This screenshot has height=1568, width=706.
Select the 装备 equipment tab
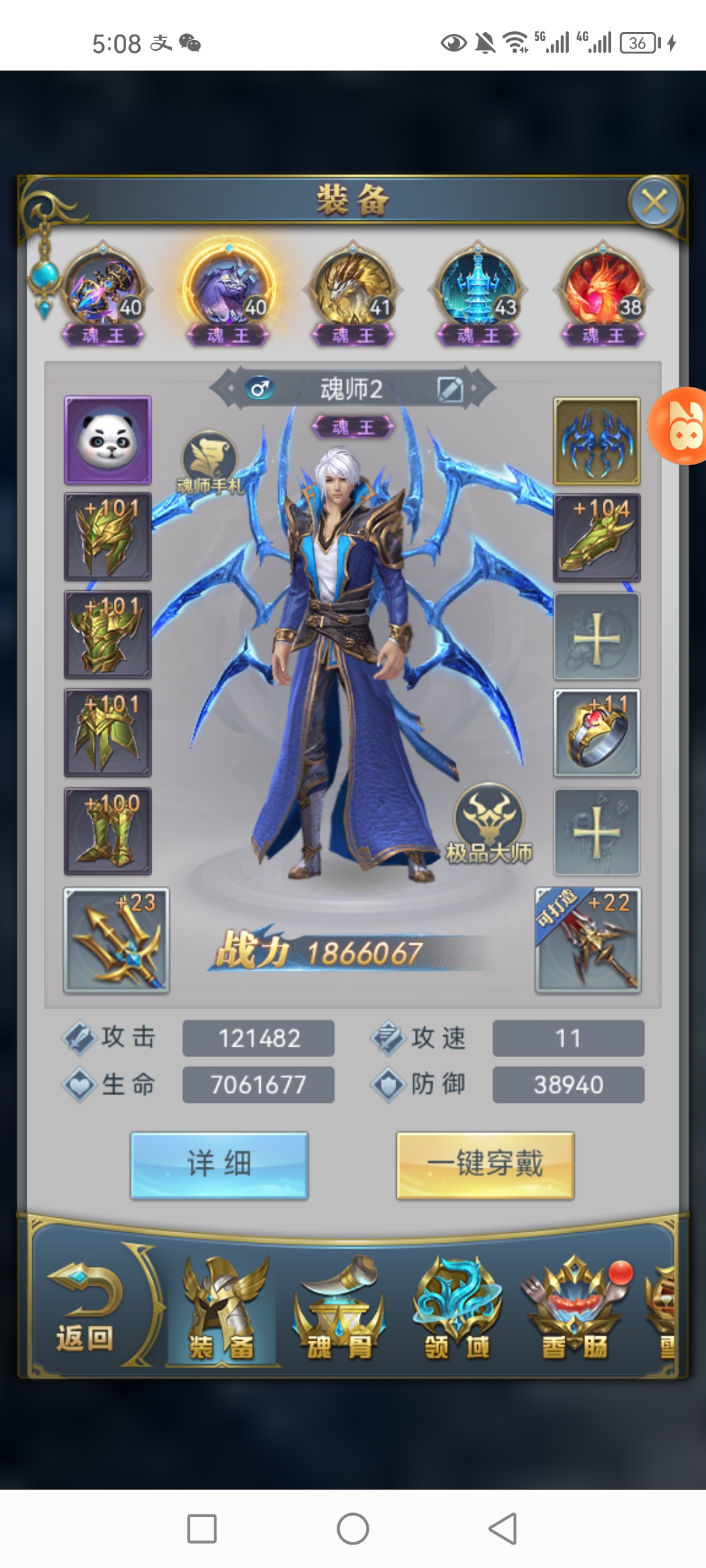point(222,1309)
